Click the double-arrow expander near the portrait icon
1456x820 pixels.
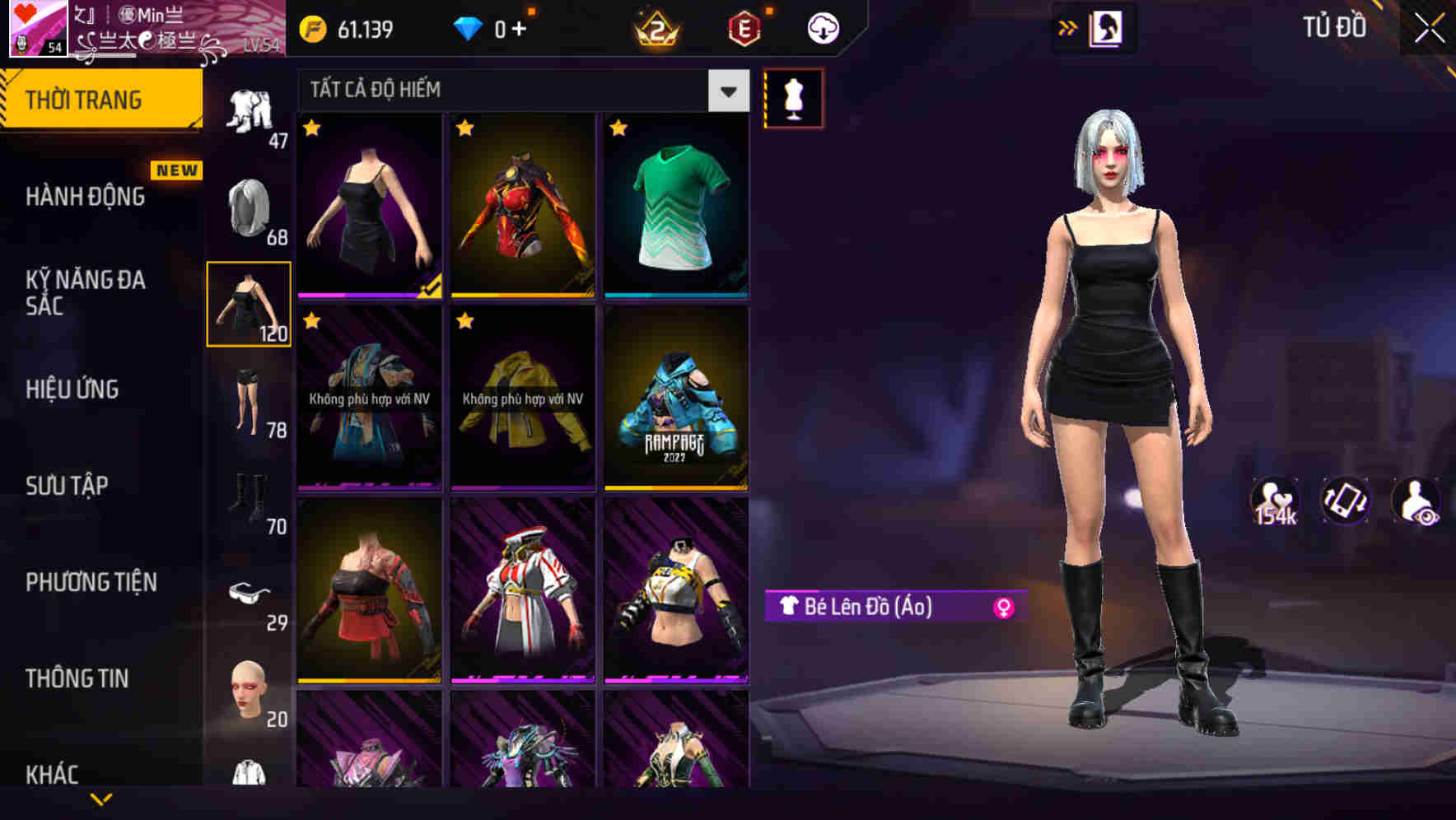pos(1068,26)
